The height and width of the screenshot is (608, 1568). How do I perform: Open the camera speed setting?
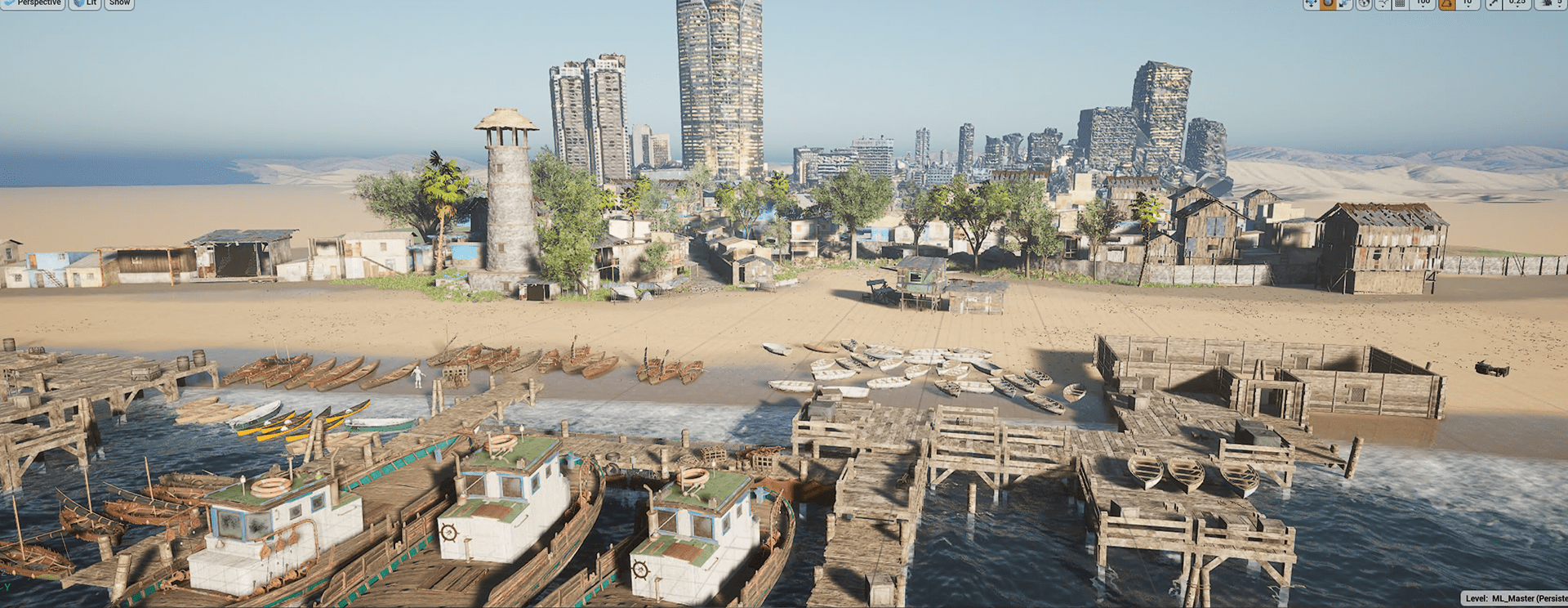click(x=1551, y=3)
